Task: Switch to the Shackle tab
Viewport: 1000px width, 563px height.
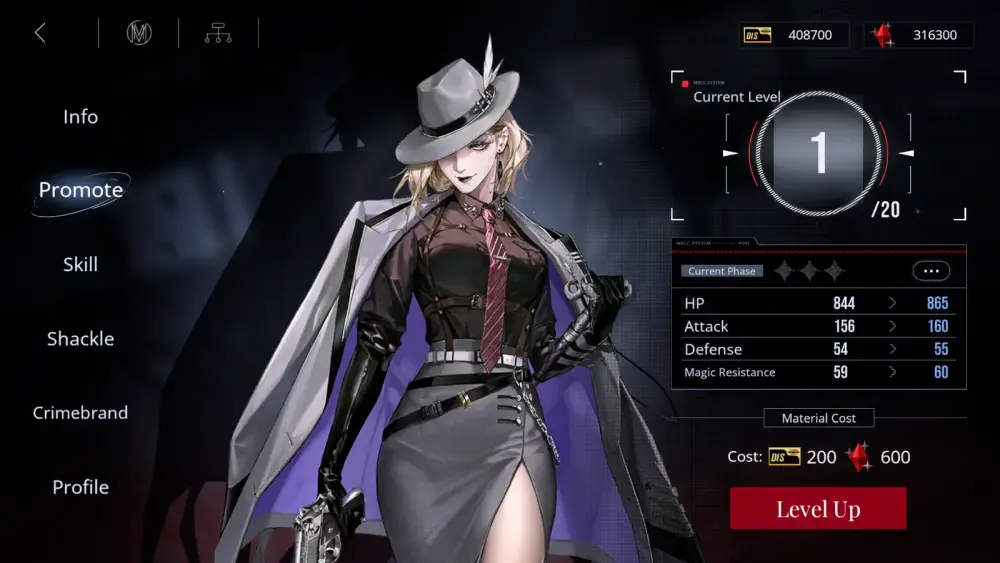Action: [x=80, y=339]
